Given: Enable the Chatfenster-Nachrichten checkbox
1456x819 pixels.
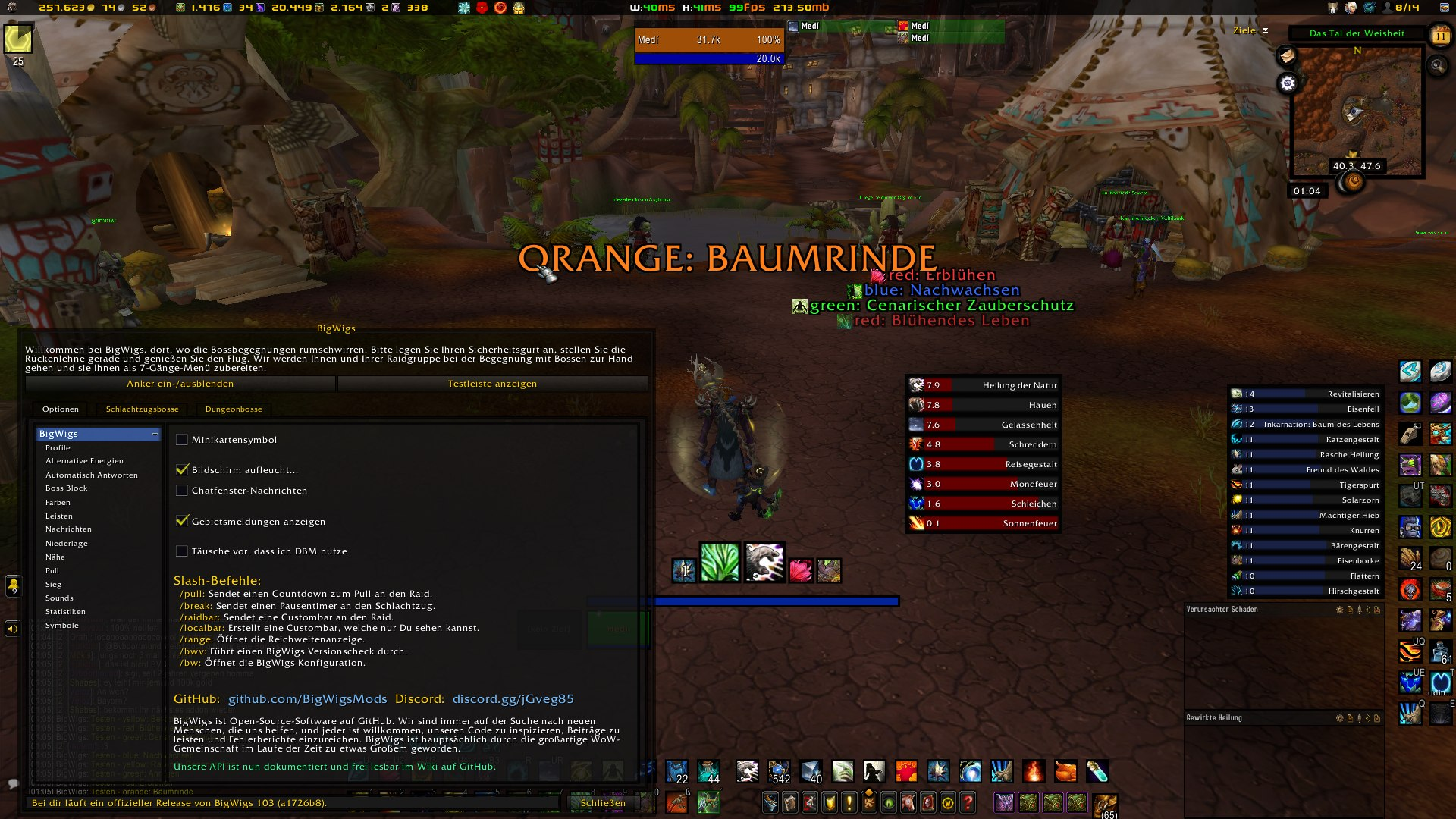Looking at the screenshot, I should click(181, 491).
